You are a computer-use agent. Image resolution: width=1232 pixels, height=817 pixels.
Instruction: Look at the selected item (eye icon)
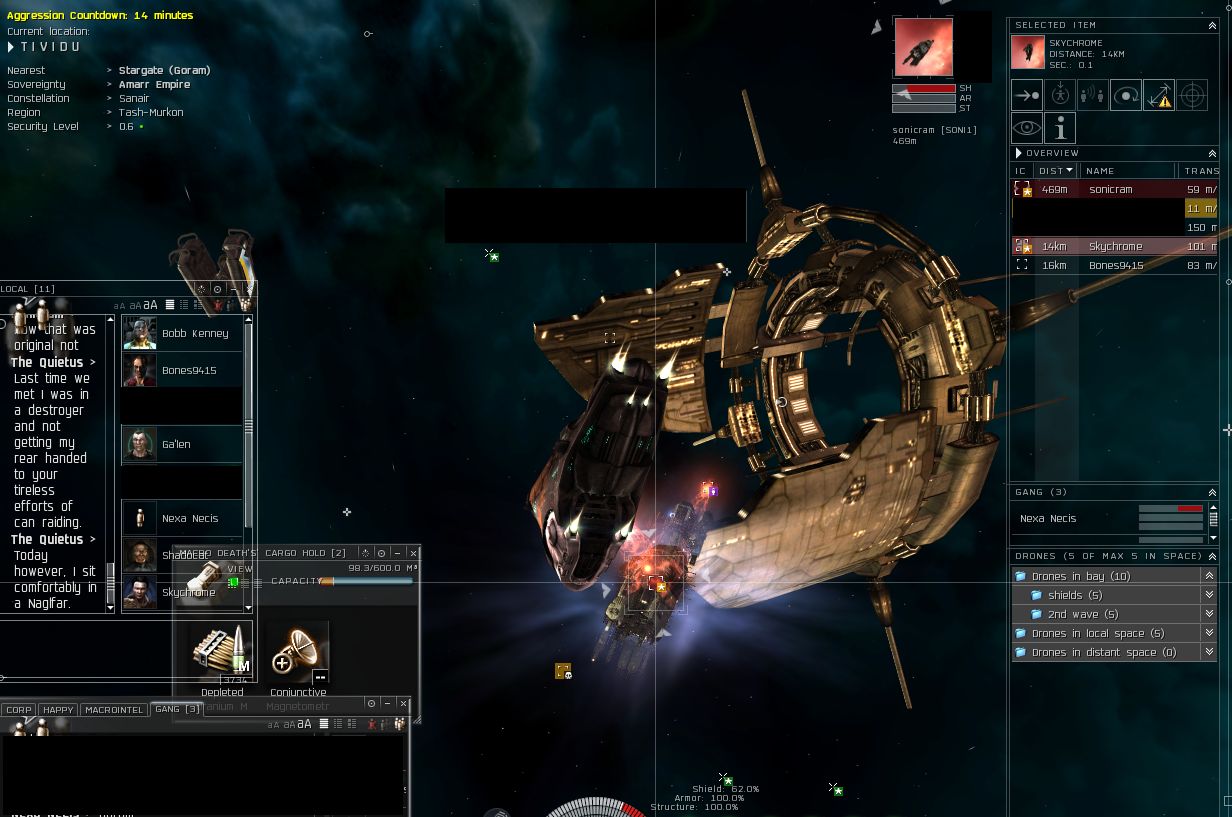point(1027,128)
